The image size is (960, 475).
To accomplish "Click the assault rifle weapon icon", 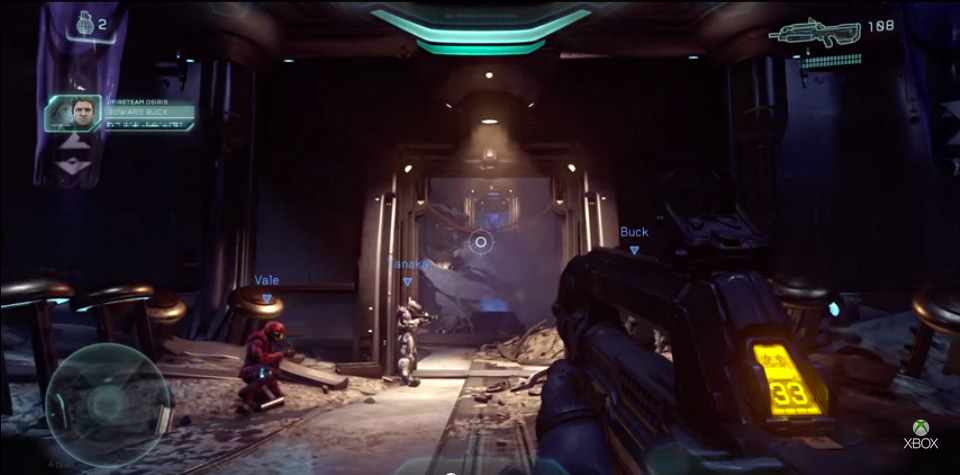I will (x=815, y=33).
